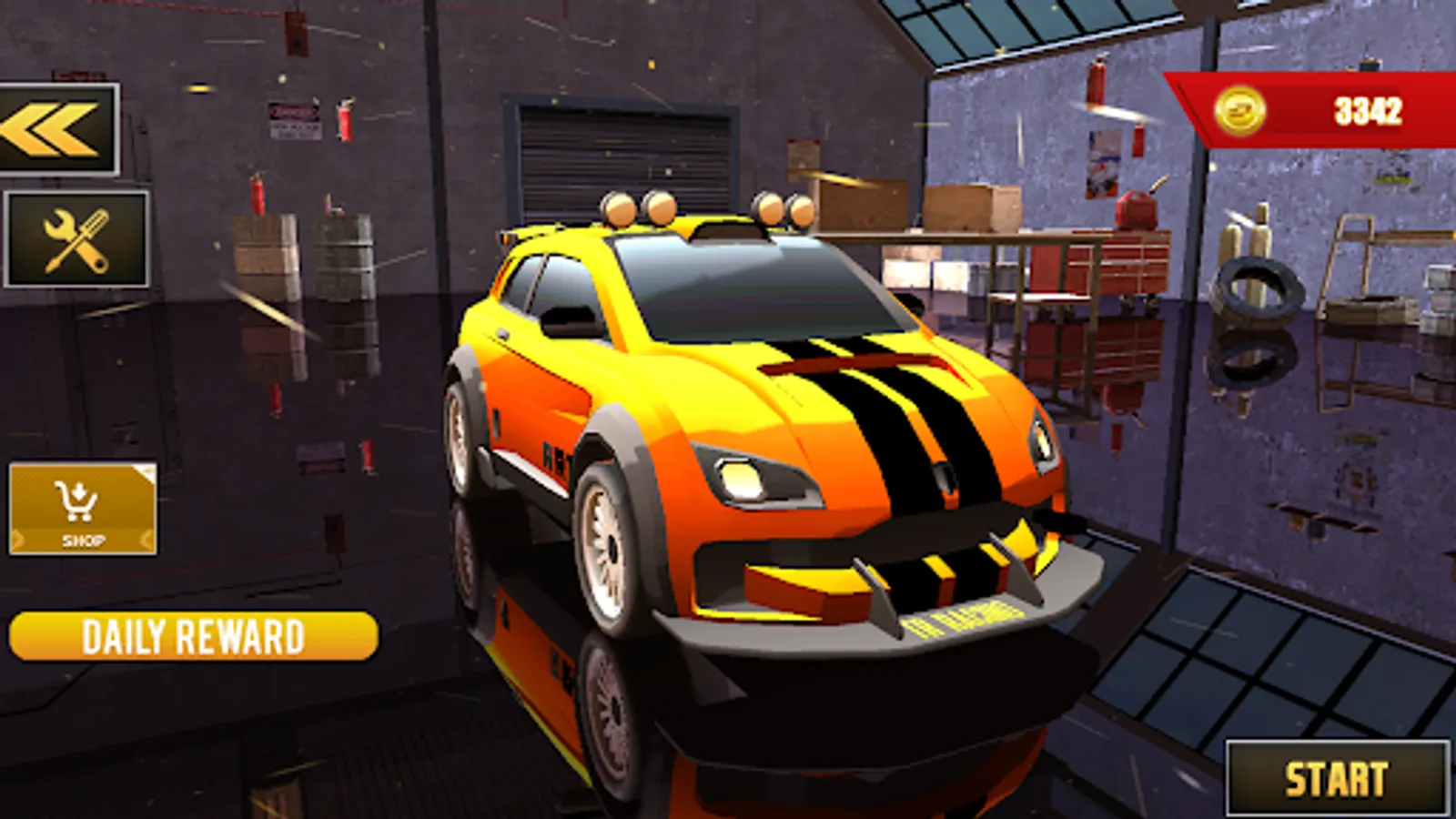The image size is (1456, 819).
Task: Click the right arrow on the Shop card
Action: [146, 539]
